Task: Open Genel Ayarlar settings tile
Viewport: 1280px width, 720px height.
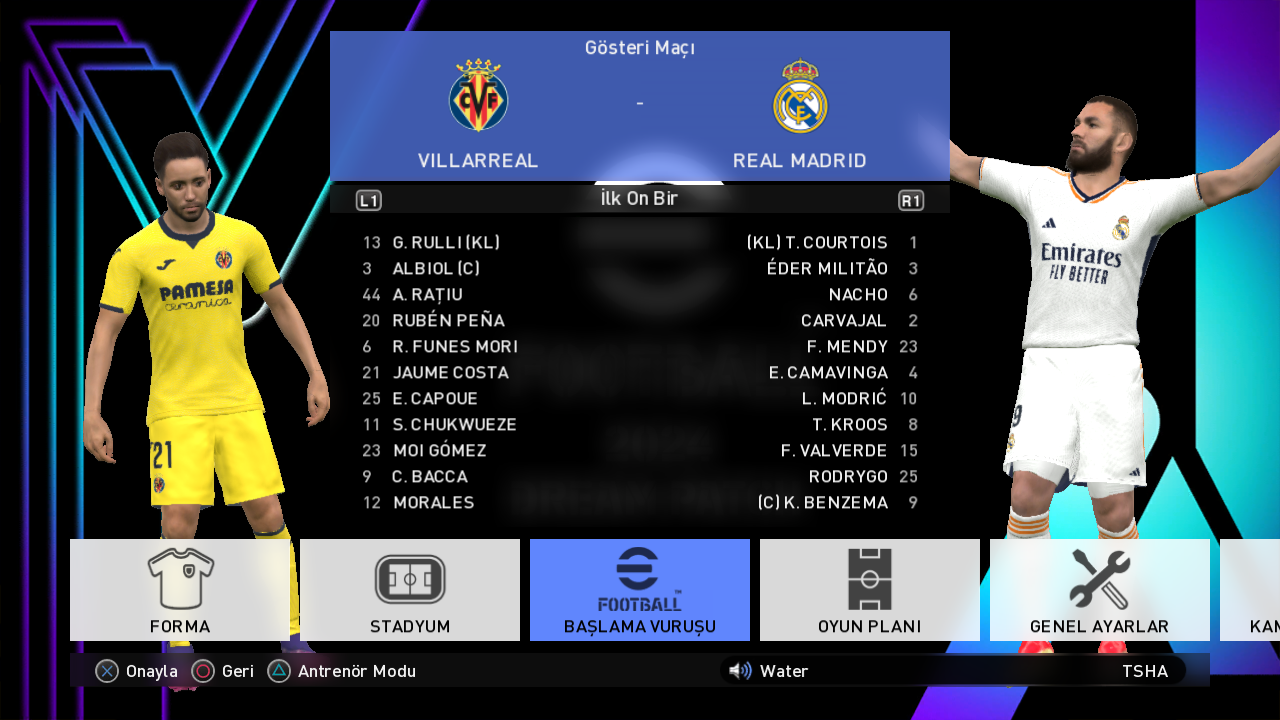Action: point(1099,590)
